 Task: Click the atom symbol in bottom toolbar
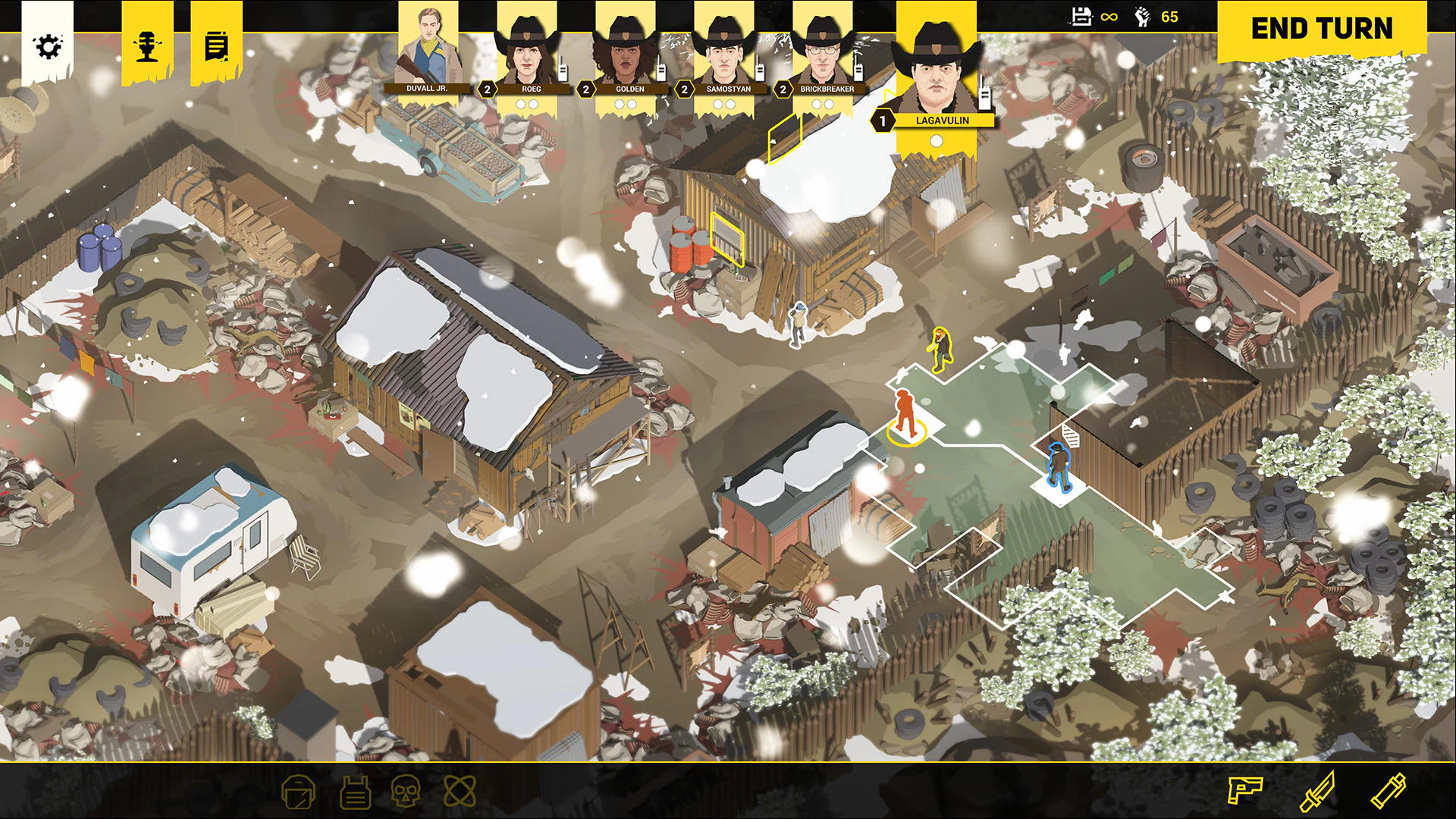coord(460,791)
